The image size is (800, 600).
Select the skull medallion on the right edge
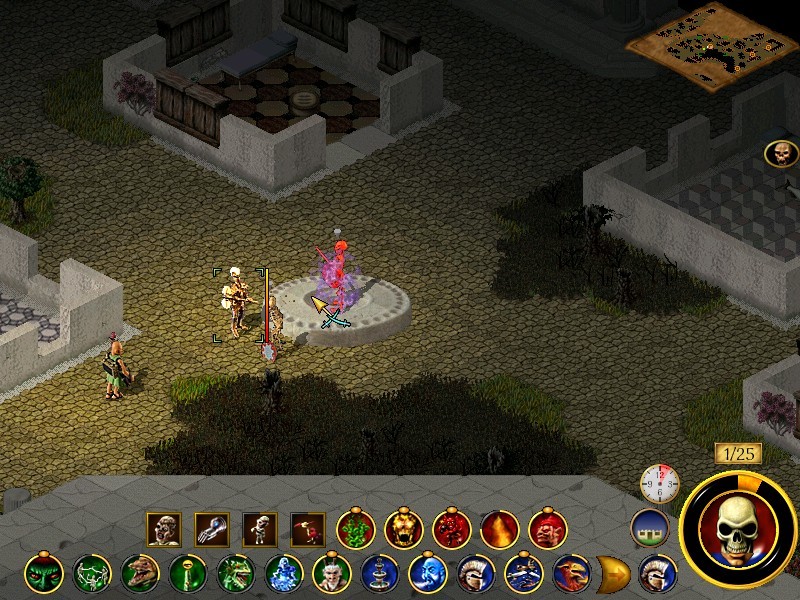781,154
